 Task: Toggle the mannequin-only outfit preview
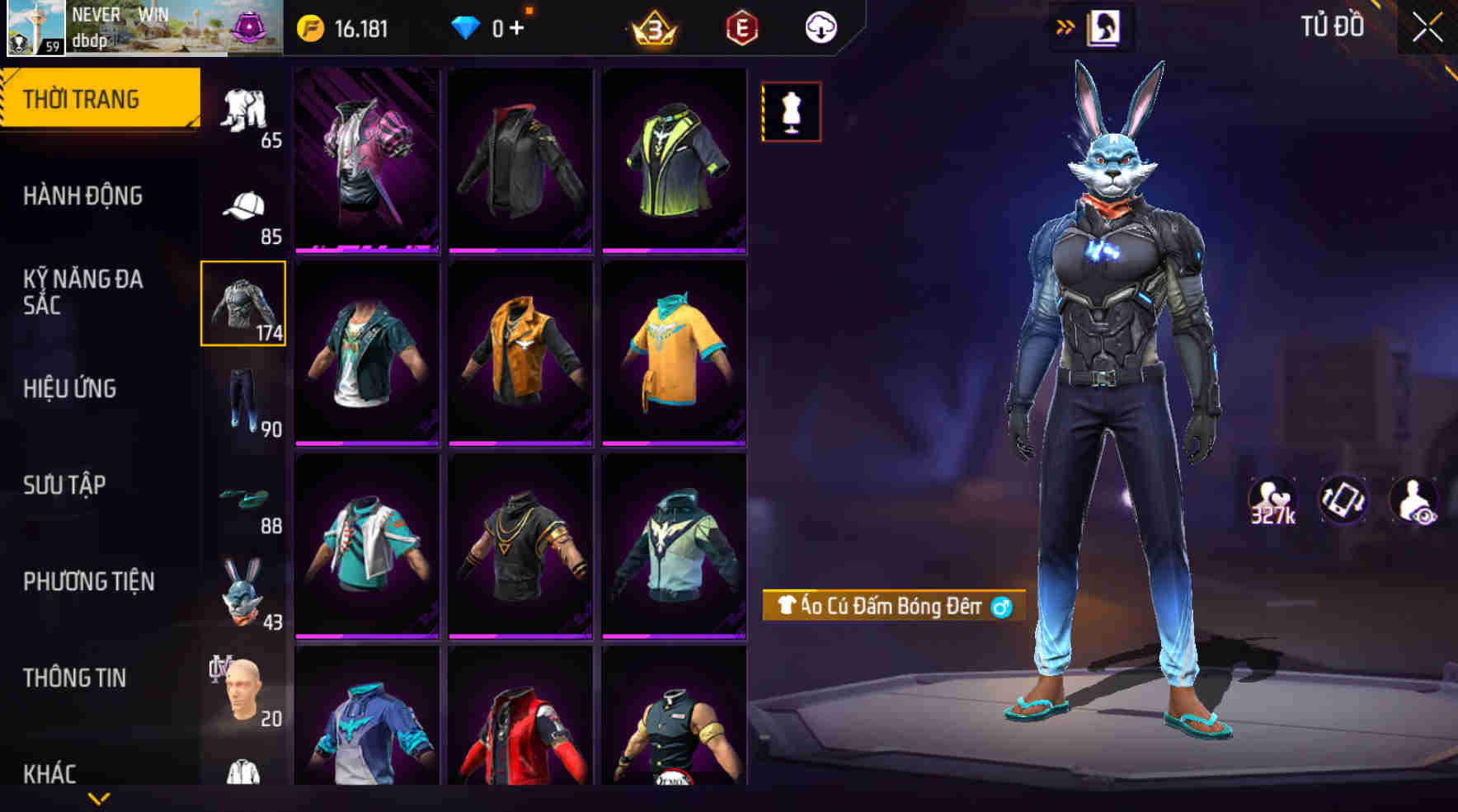[x=790, y=114]
